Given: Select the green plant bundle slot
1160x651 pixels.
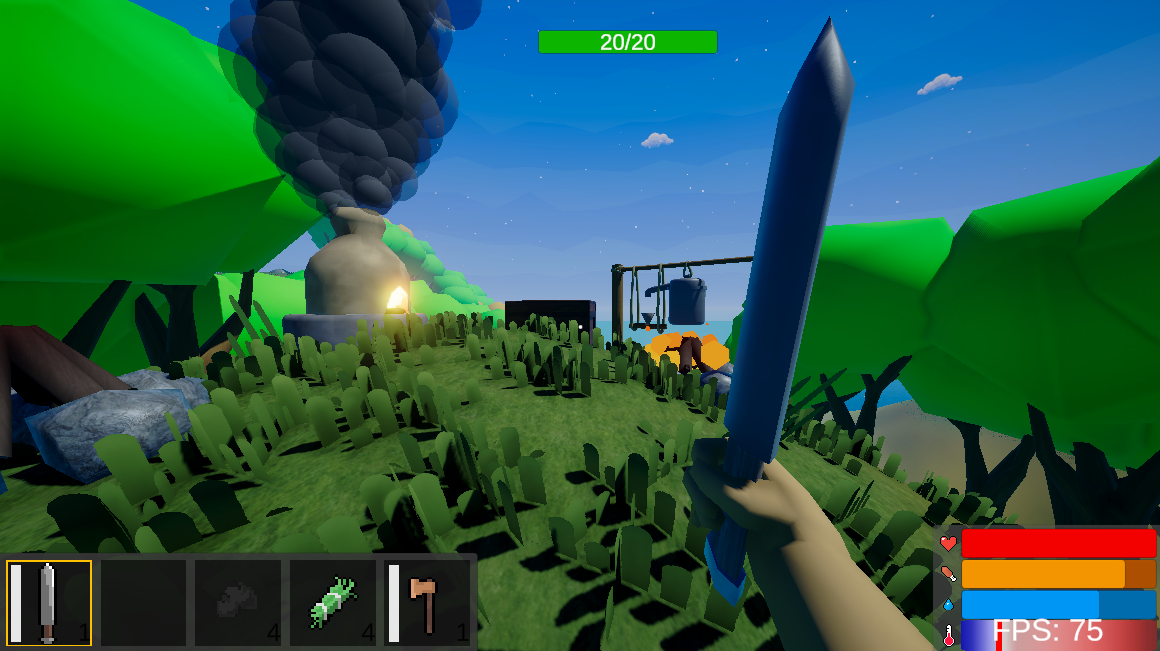Looking at the screenshot, I should coord(333,602).
